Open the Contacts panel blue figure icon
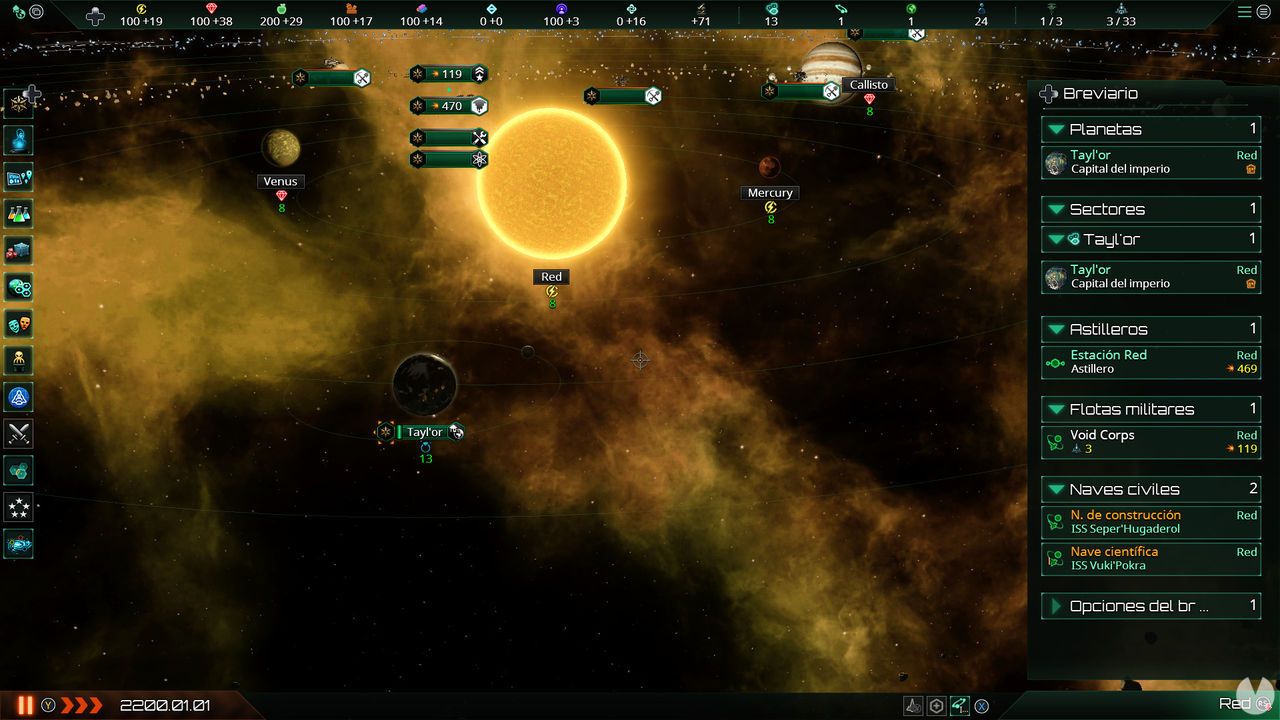1280x720 pixels. click(x=18, y=140)
